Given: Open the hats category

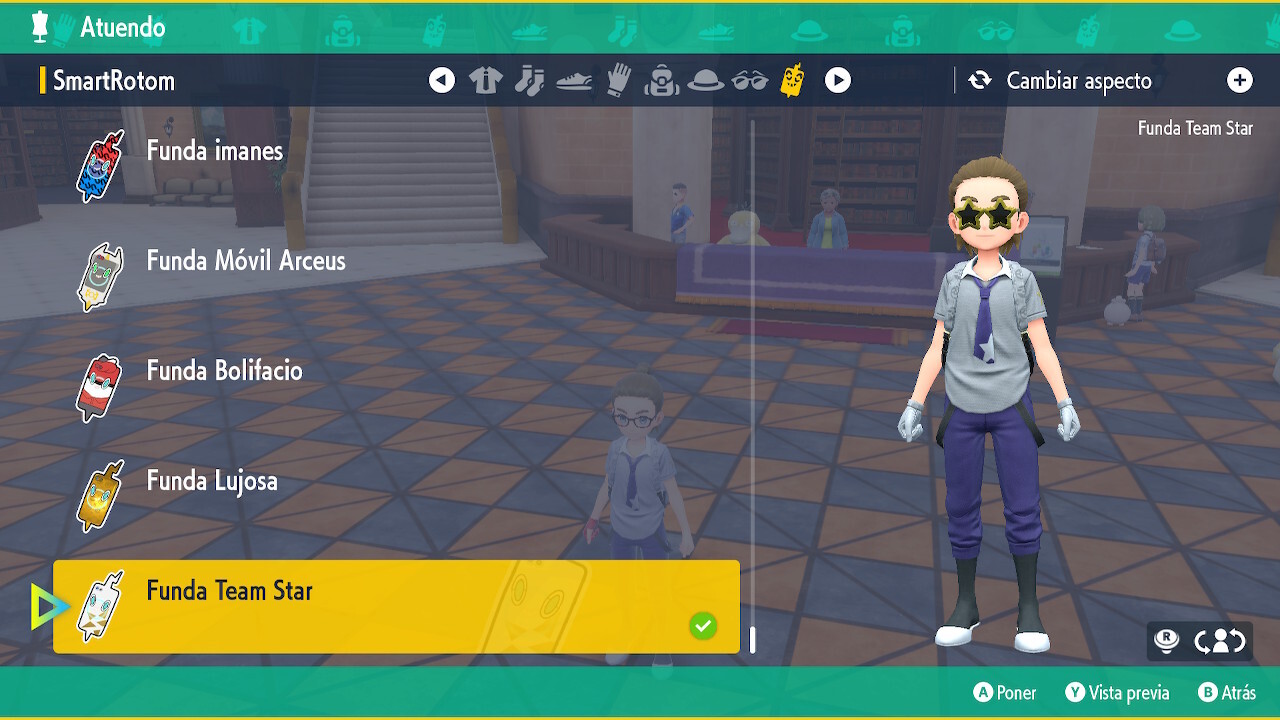Looking at the screenshot, I should [x=707, y=80].
